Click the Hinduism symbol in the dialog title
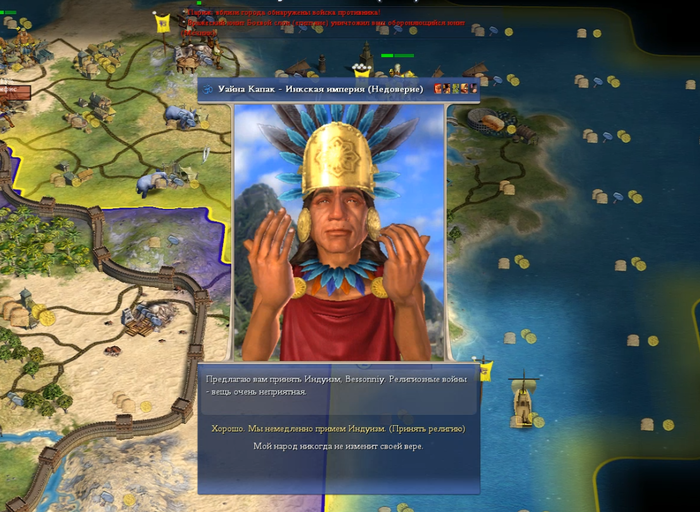 [x=206, y=90]
